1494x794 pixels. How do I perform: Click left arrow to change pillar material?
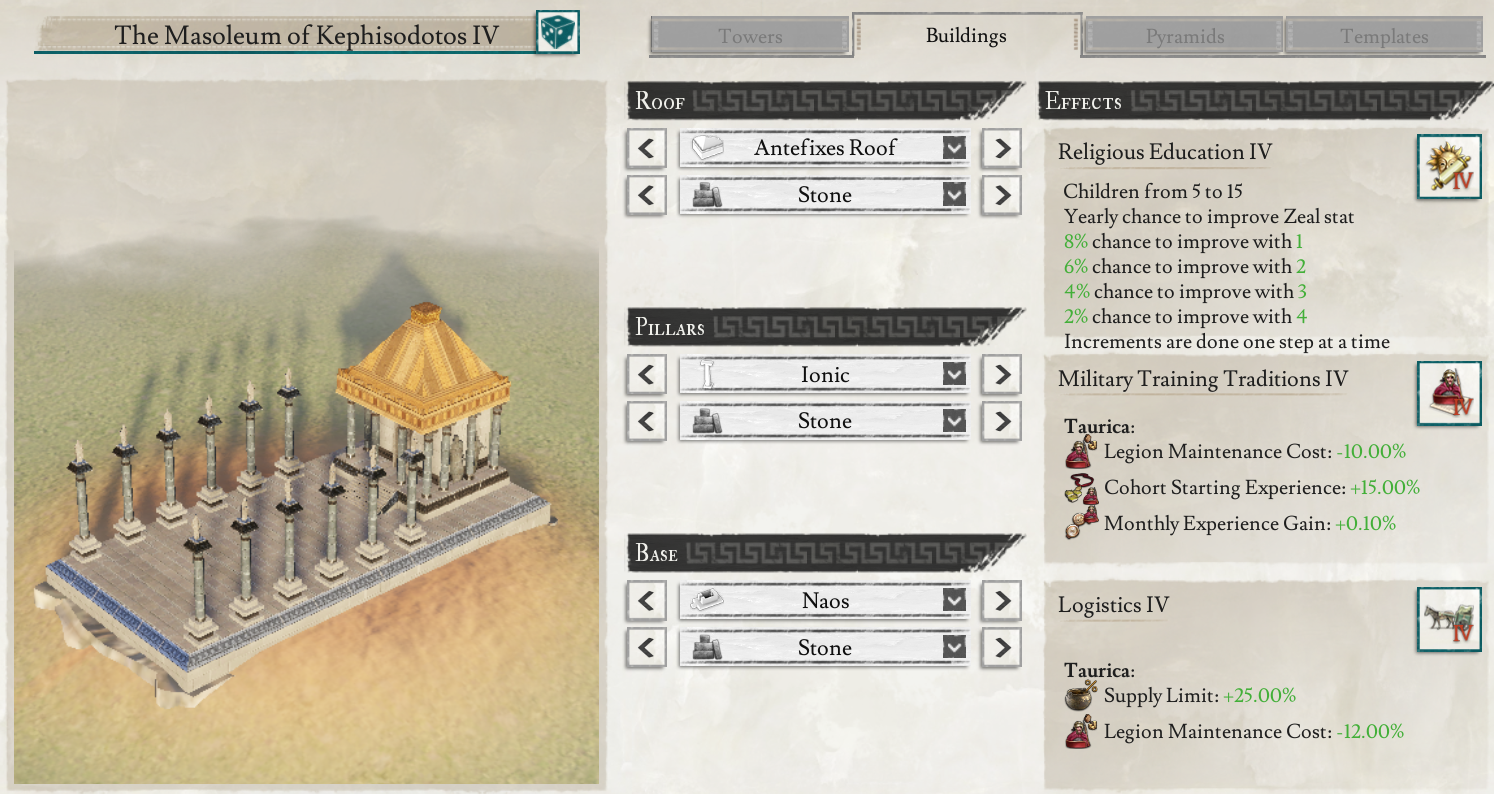tap(647, 421)
